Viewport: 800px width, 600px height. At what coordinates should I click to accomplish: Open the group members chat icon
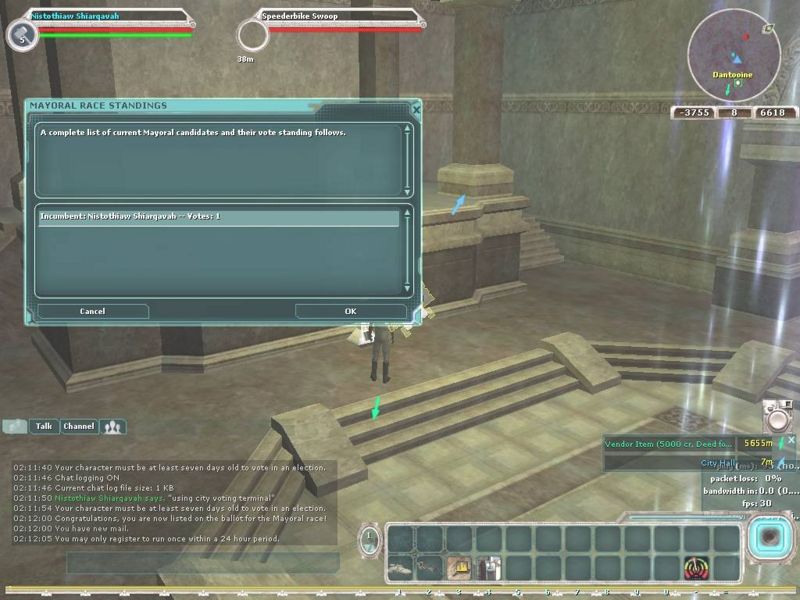[112, 427]
